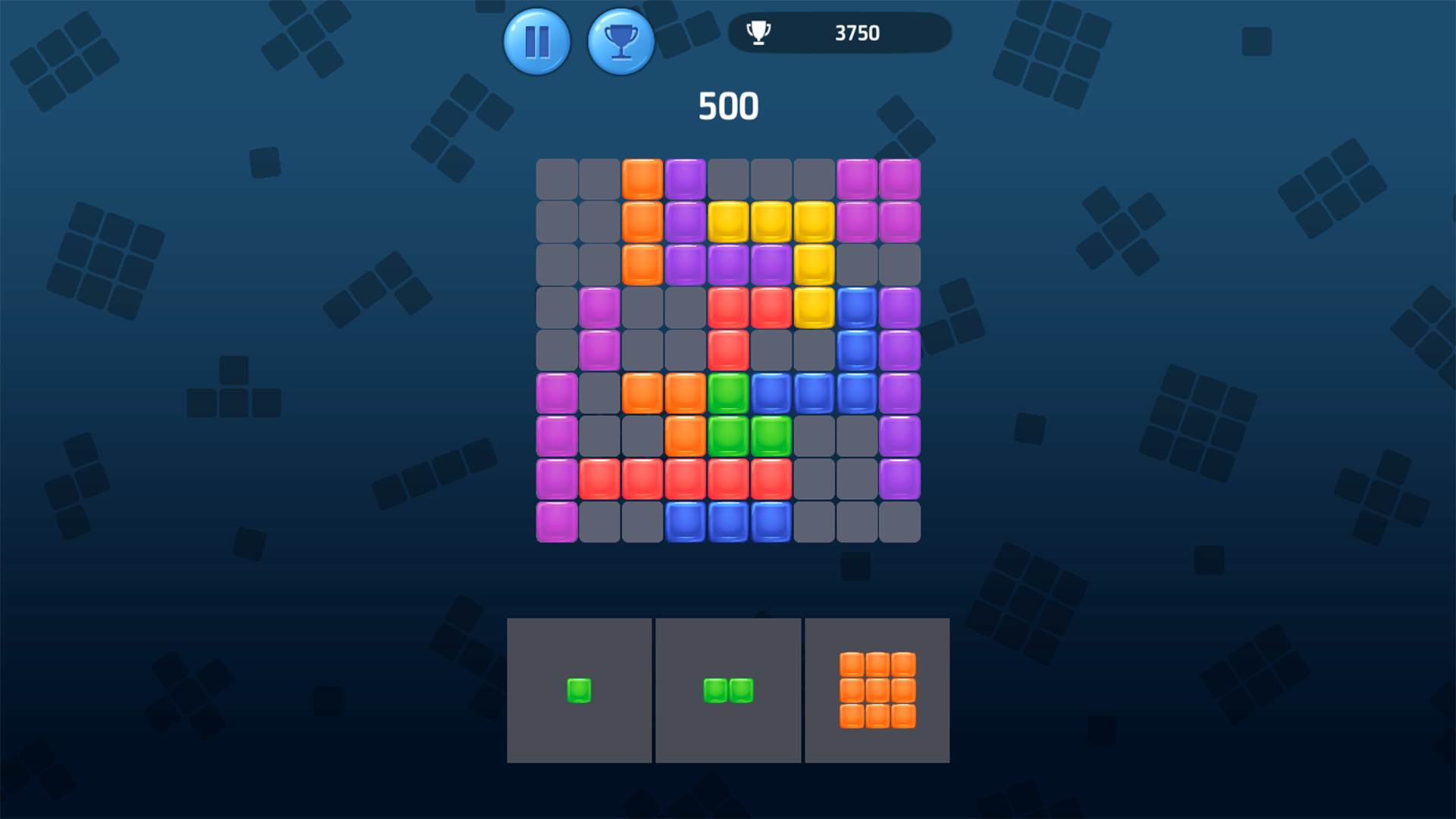The width and height of the screenshot is (1456, 819).
Task: Click the score value 3750
Action: tap(858, 32)
